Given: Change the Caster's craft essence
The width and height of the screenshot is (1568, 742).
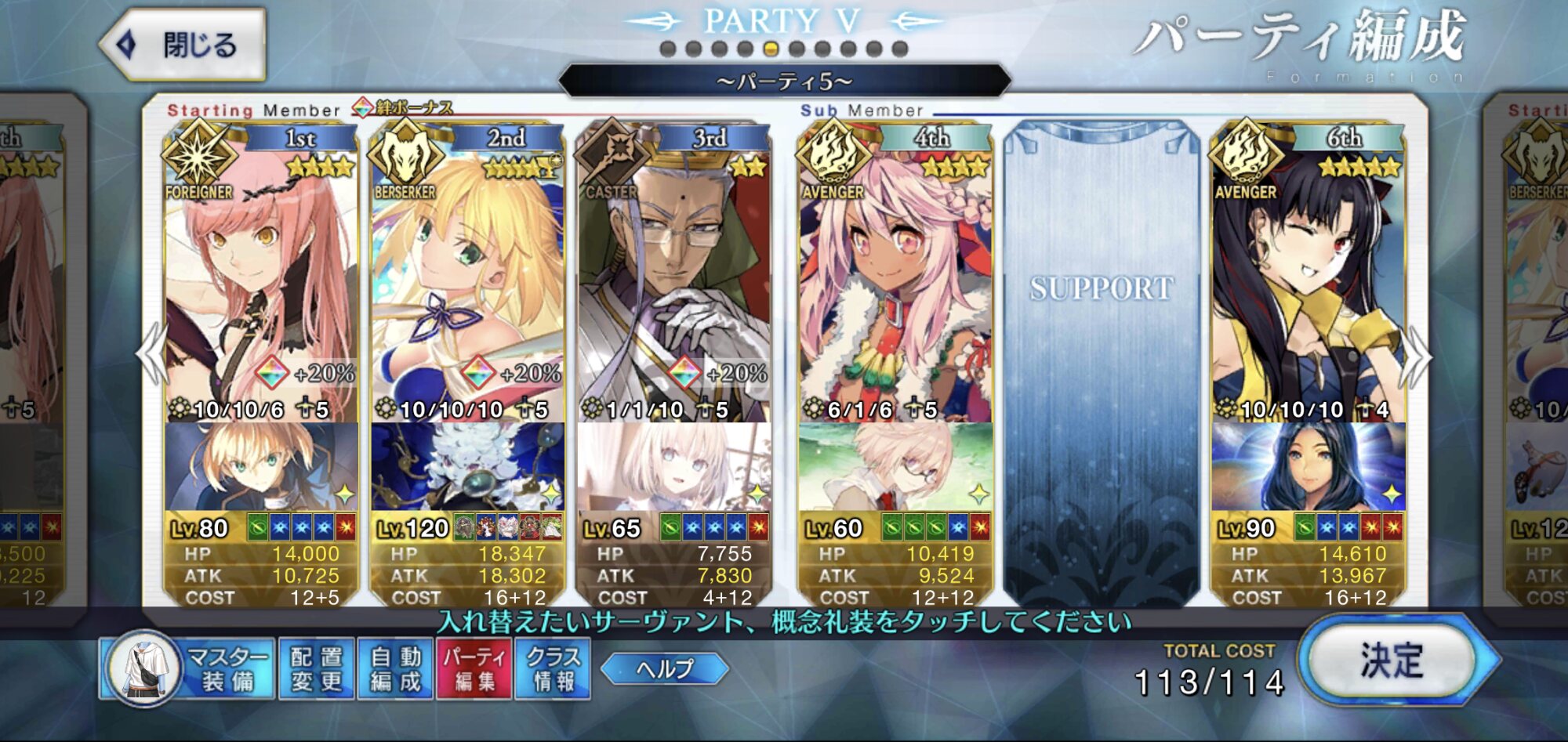Looking at the screenshot, I should [674, 467].
